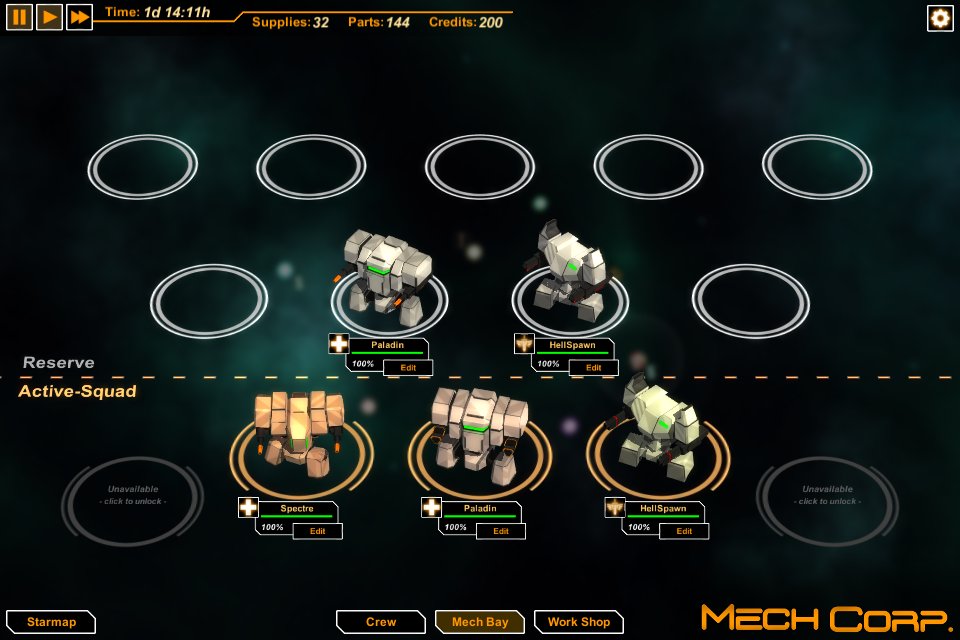The height and width of the screenshot is (640, 960).
Task: Edit the reserve Paladin mech
Action: (408, 367)
